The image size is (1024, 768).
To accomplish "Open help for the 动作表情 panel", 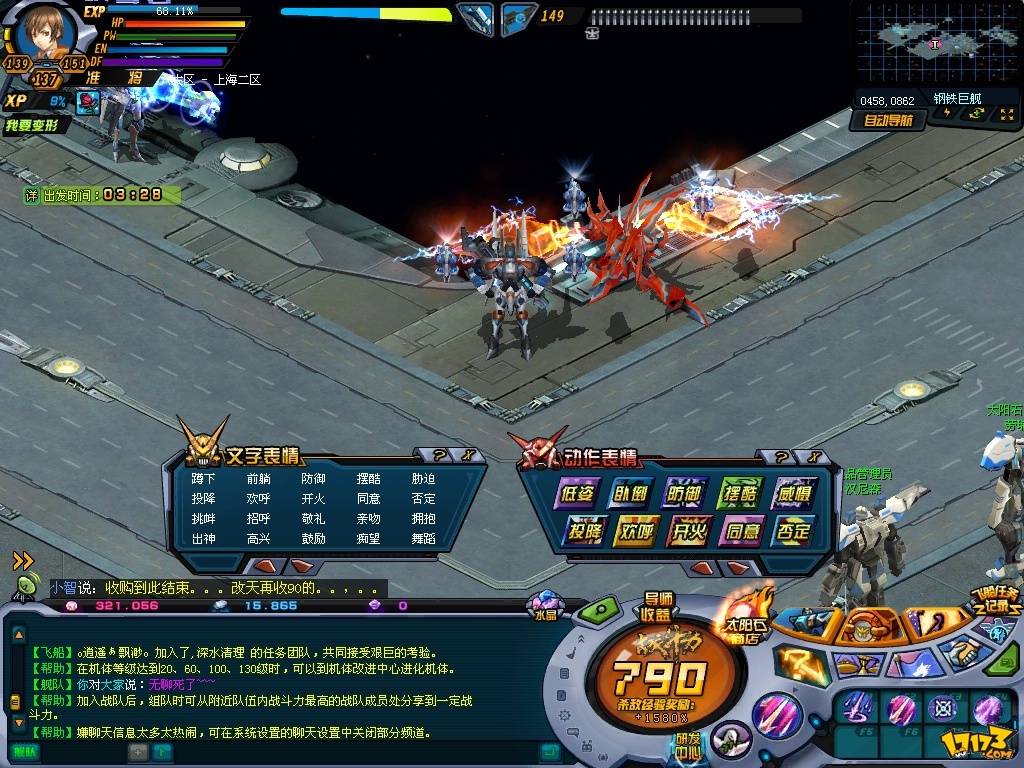I will pyautogui.click(x=782, y=456).
